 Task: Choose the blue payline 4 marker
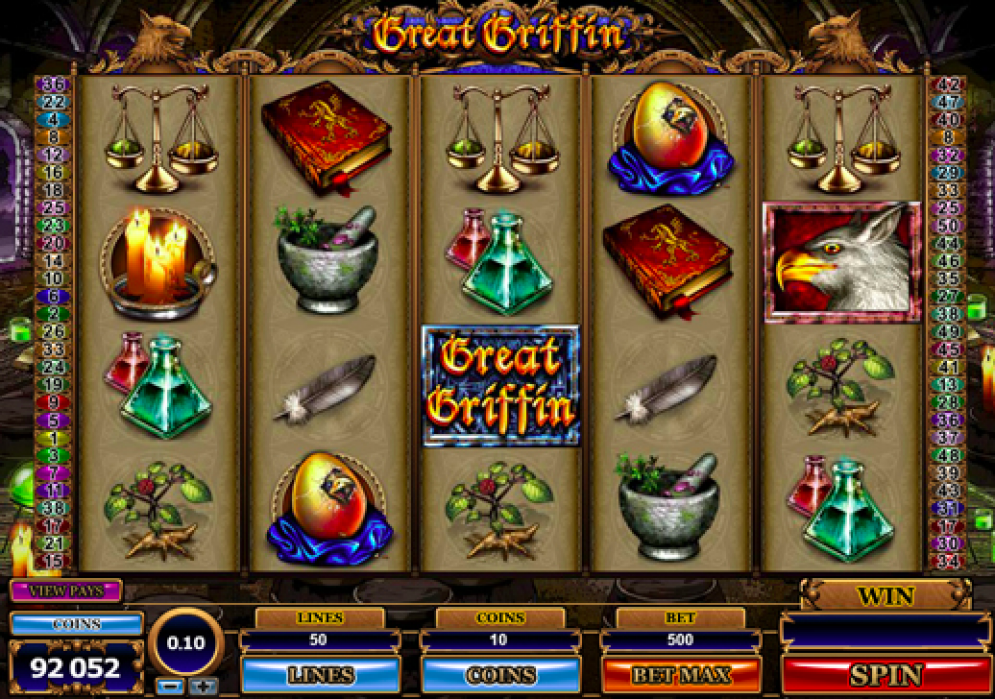(x=53, y=119)
